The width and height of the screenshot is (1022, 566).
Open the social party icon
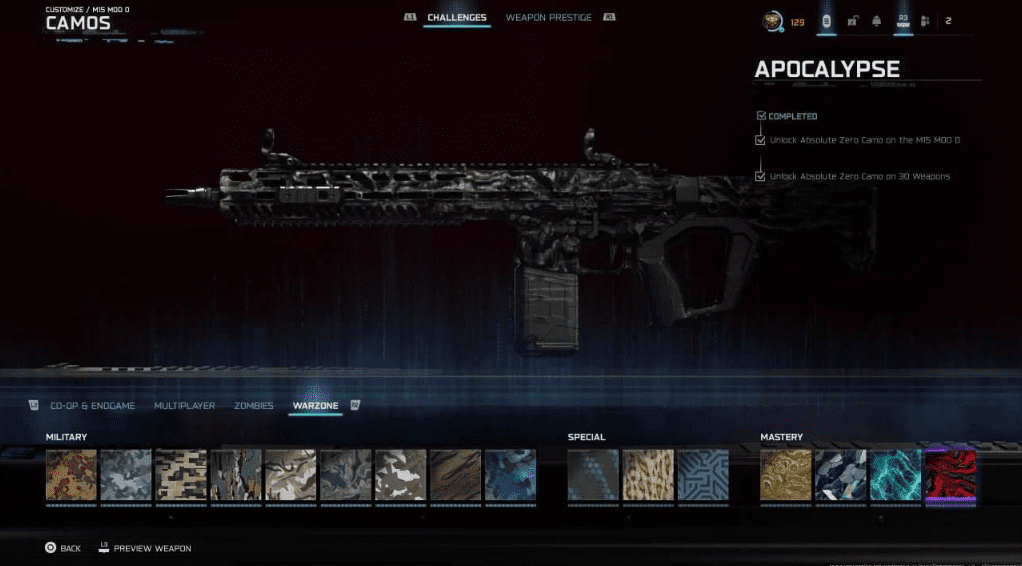coord(925,20)
